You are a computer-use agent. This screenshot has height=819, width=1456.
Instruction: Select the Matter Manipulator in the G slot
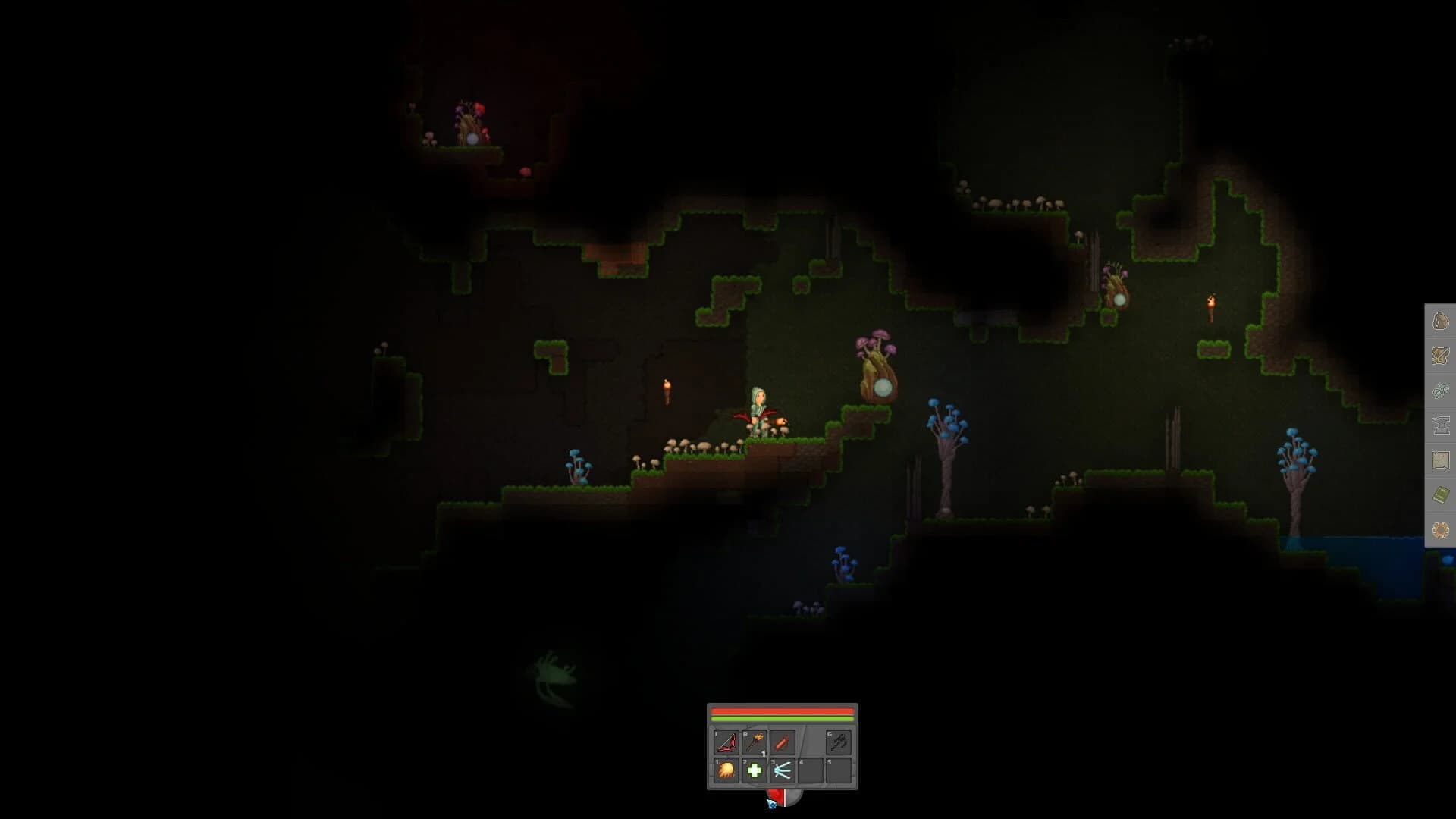click(x=840, y=742)
